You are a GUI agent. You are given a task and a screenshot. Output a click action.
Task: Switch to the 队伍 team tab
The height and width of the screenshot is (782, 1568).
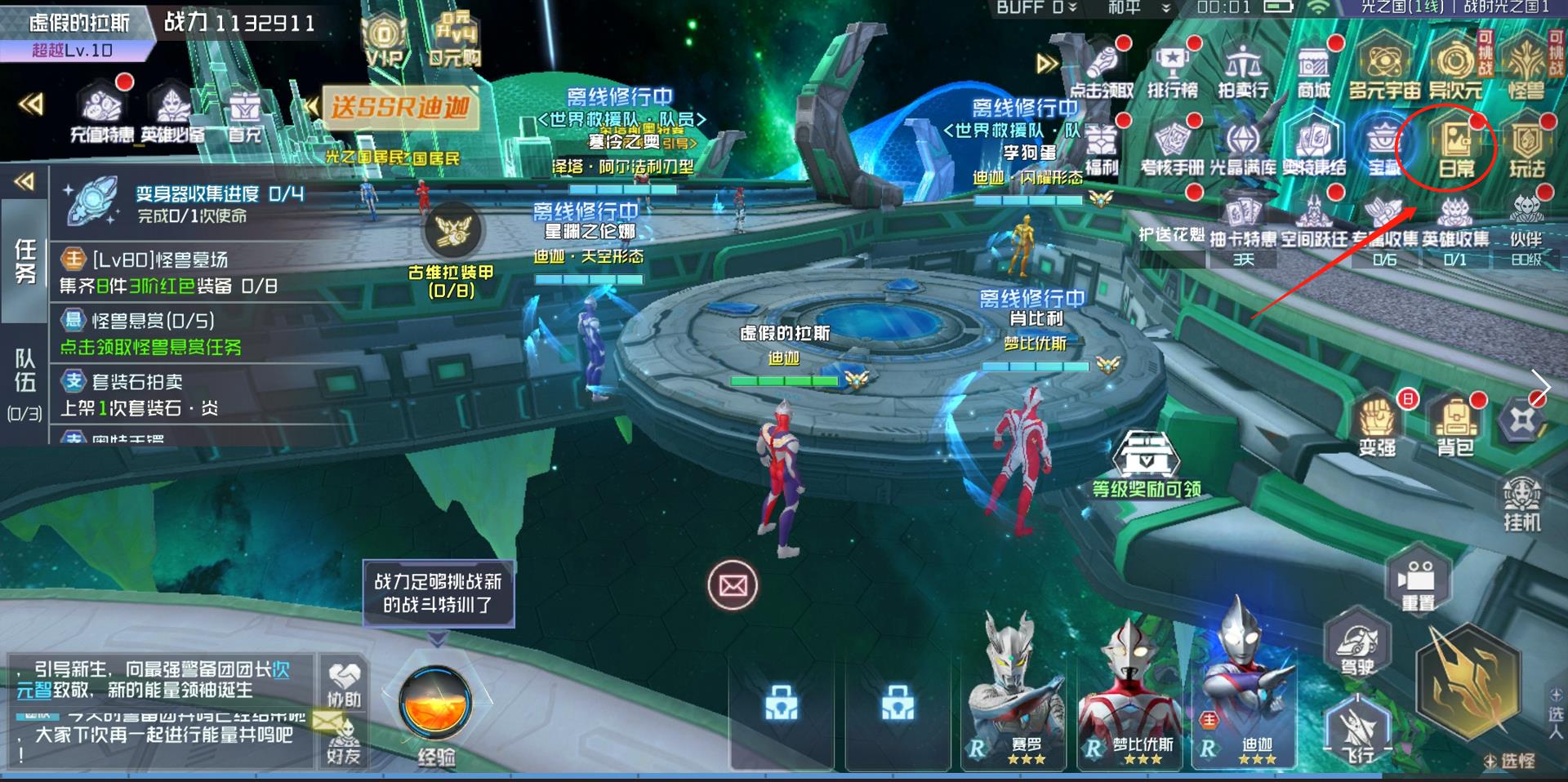(24, 382)
